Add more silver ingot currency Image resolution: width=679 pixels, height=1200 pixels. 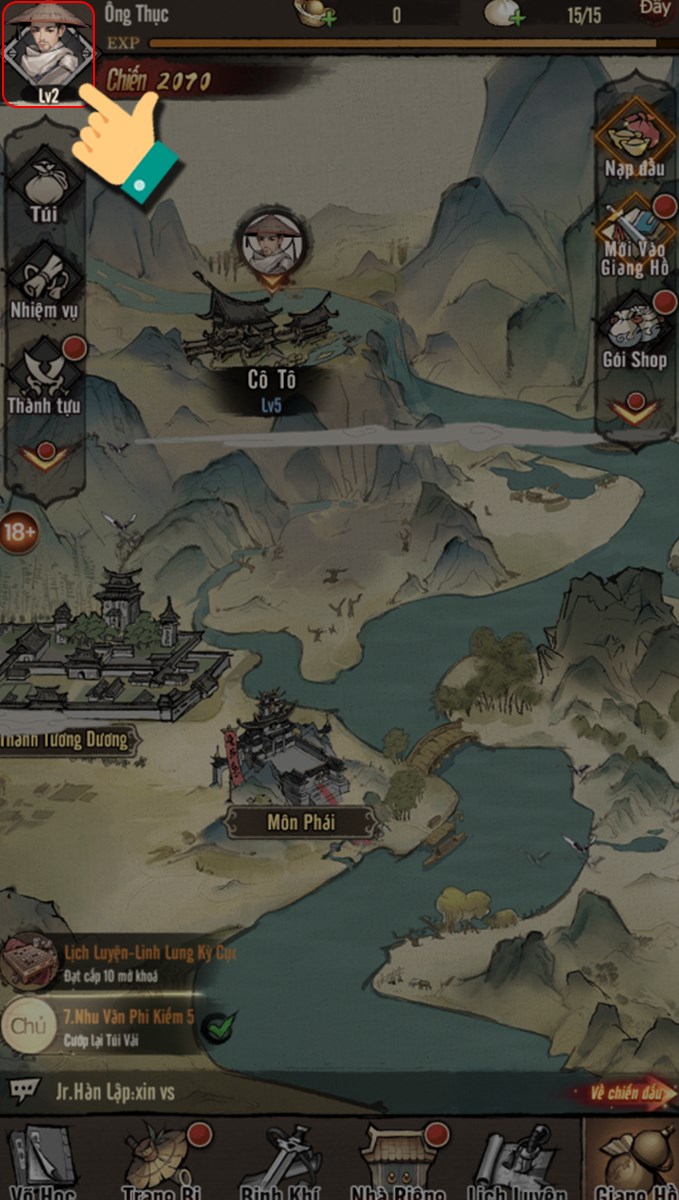[324, 16]
